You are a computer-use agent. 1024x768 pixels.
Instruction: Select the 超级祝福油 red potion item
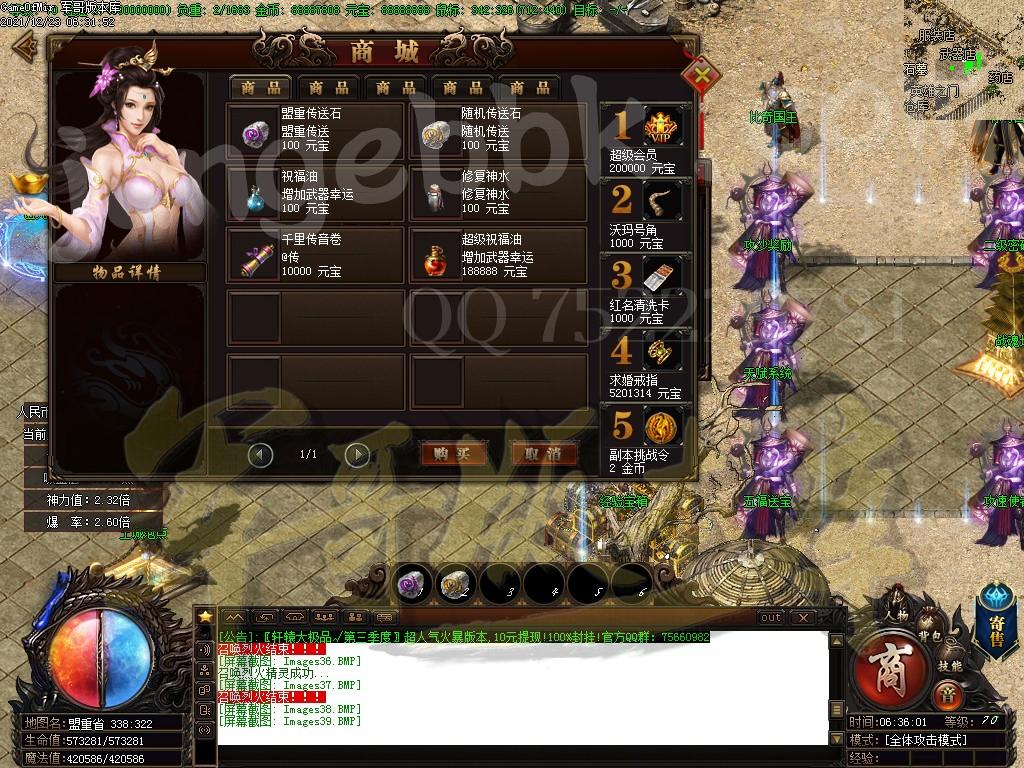tap(497, 255)
